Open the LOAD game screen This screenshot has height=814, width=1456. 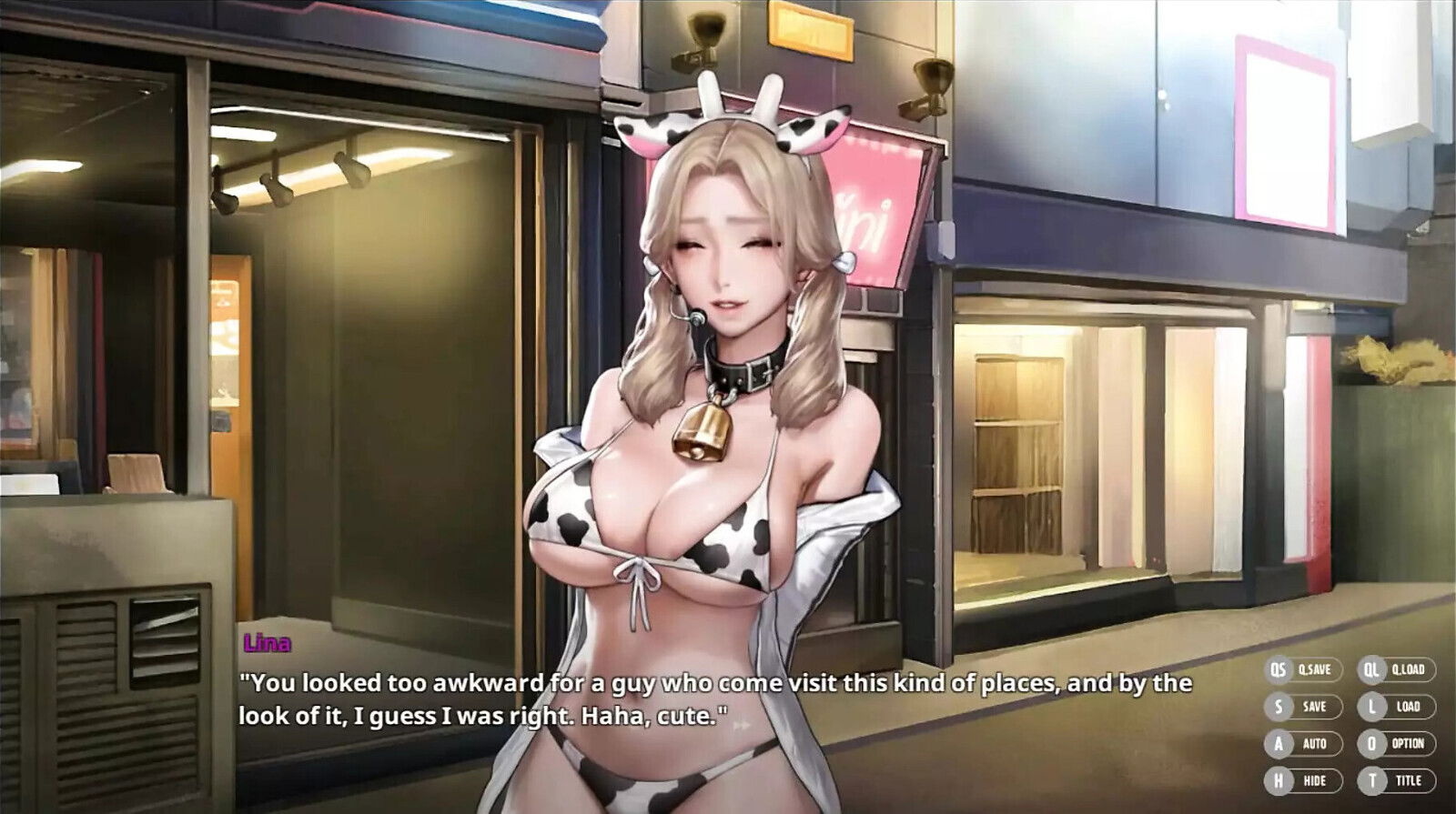[x=1407, y=705]
